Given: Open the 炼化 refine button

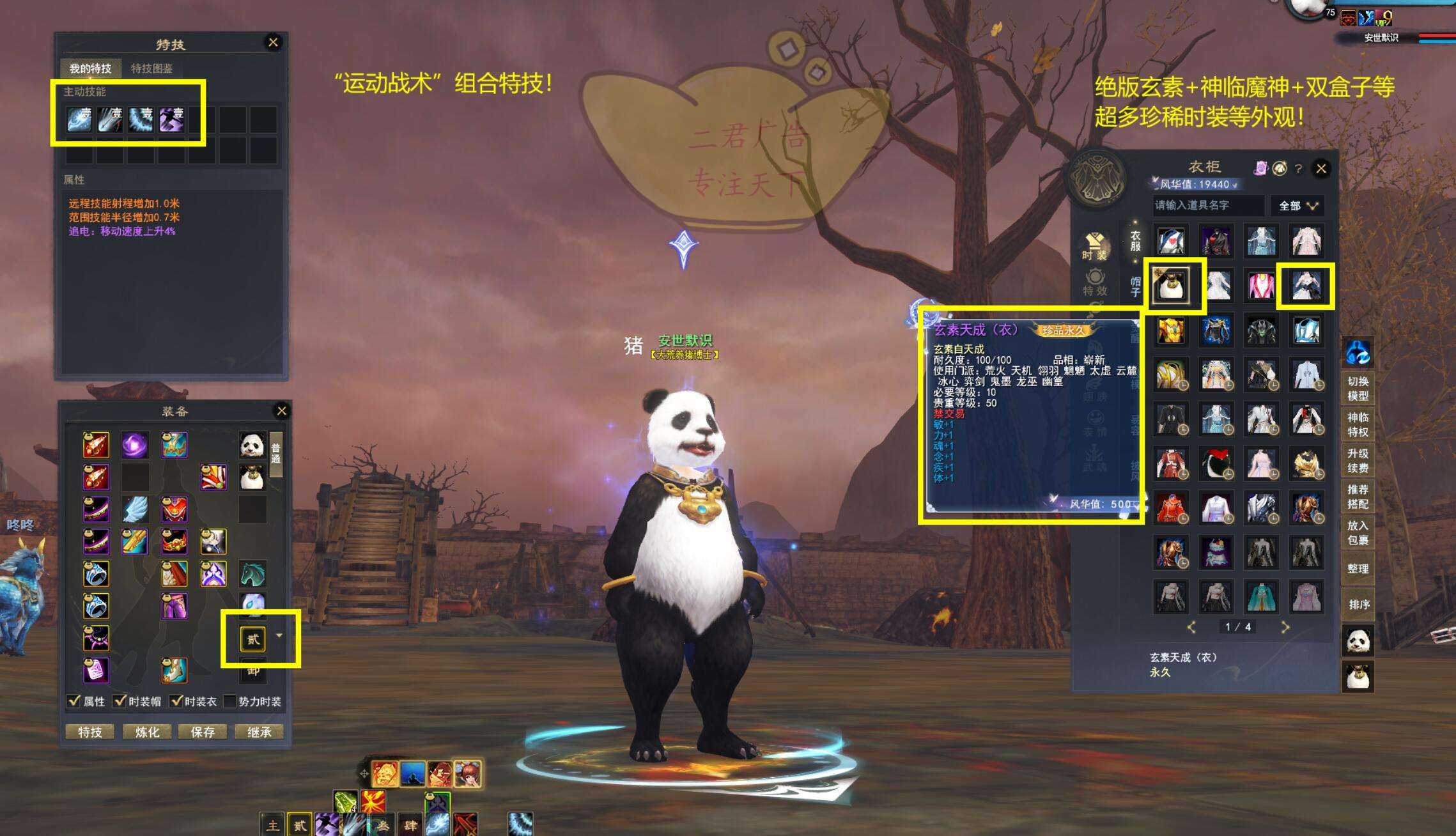Looking at the screenshot, I should pos(147,732).
